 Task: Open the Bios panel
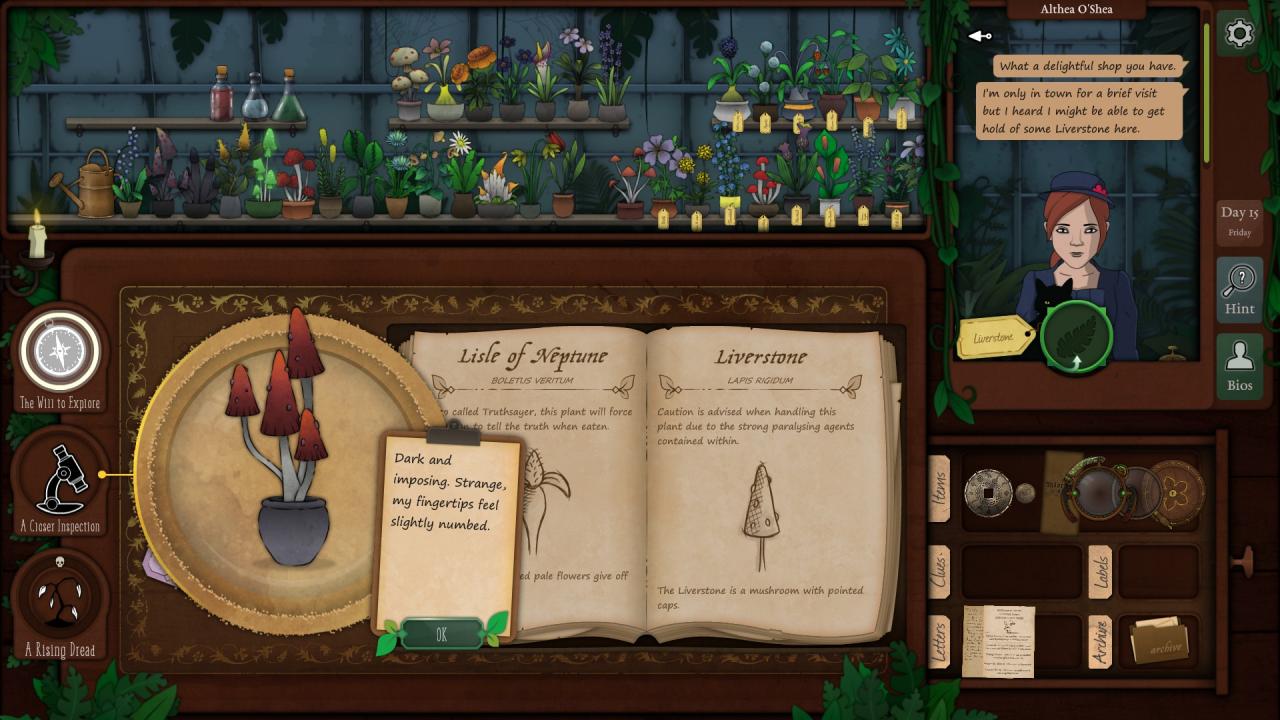[1239, 365]
